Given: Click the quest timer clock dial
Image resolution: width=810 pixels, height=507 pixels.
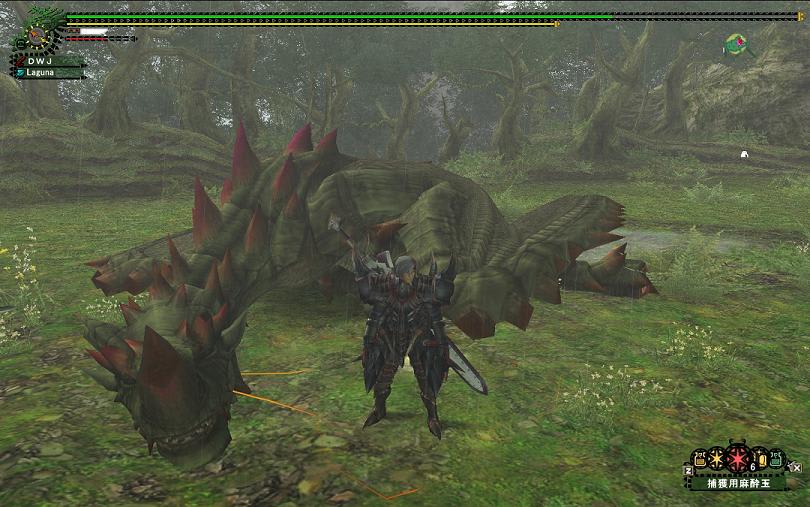Looking at the screenshot, I should 37,36.
